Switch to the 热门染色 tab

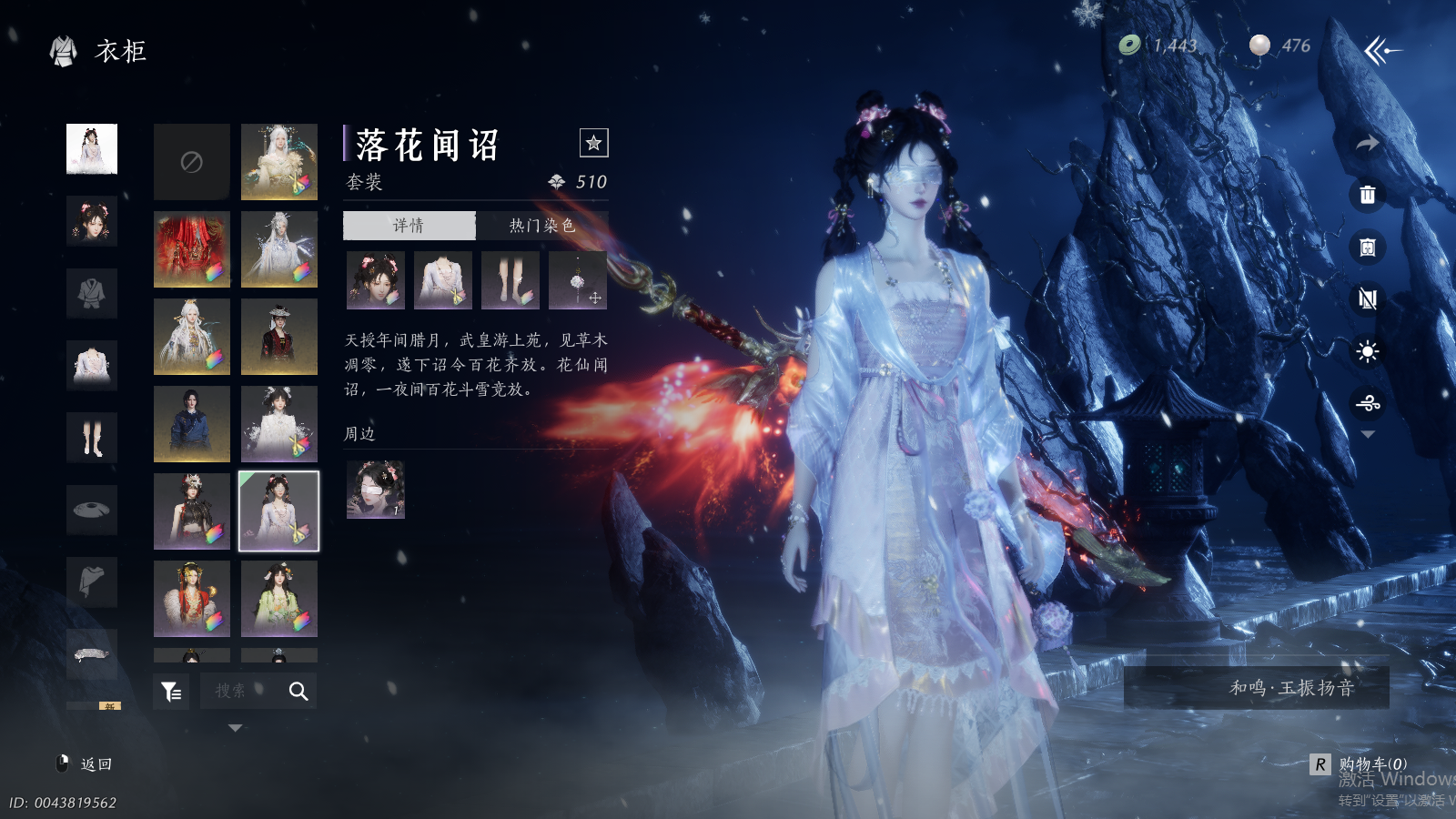coord(541,226)
